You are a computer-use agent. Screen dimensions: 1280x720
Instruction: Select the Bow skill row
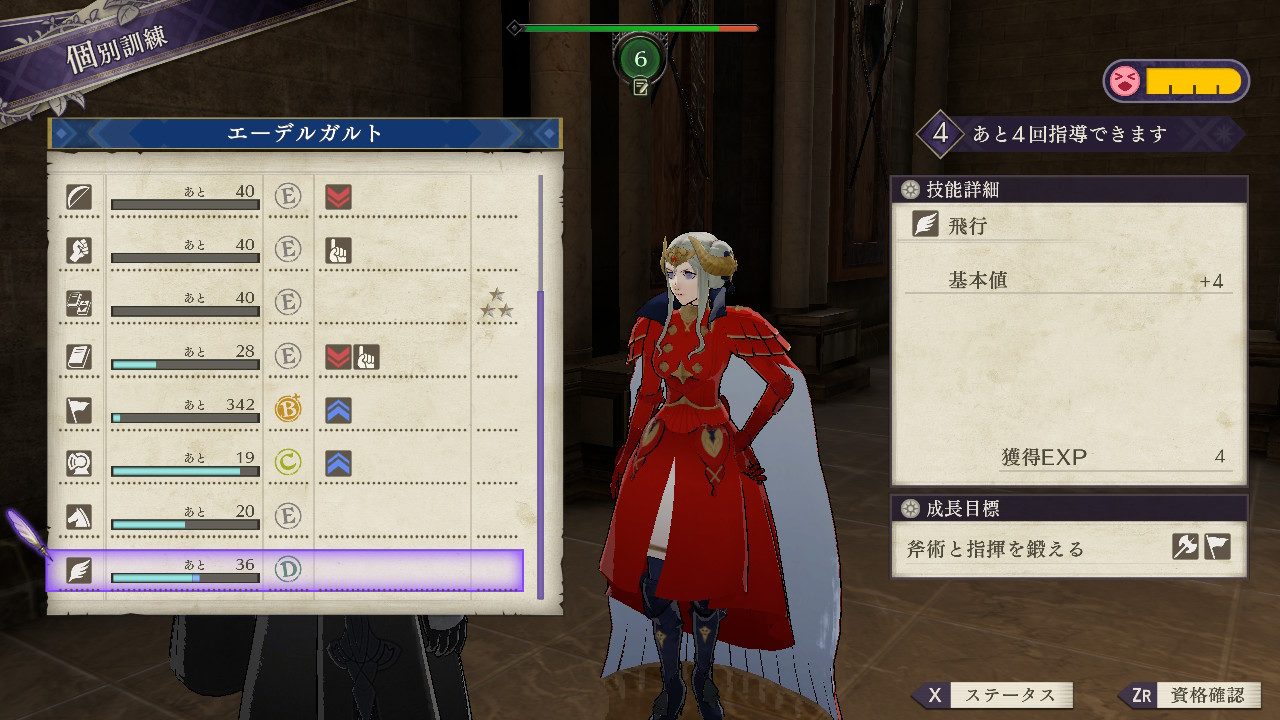tap(285, 196)
